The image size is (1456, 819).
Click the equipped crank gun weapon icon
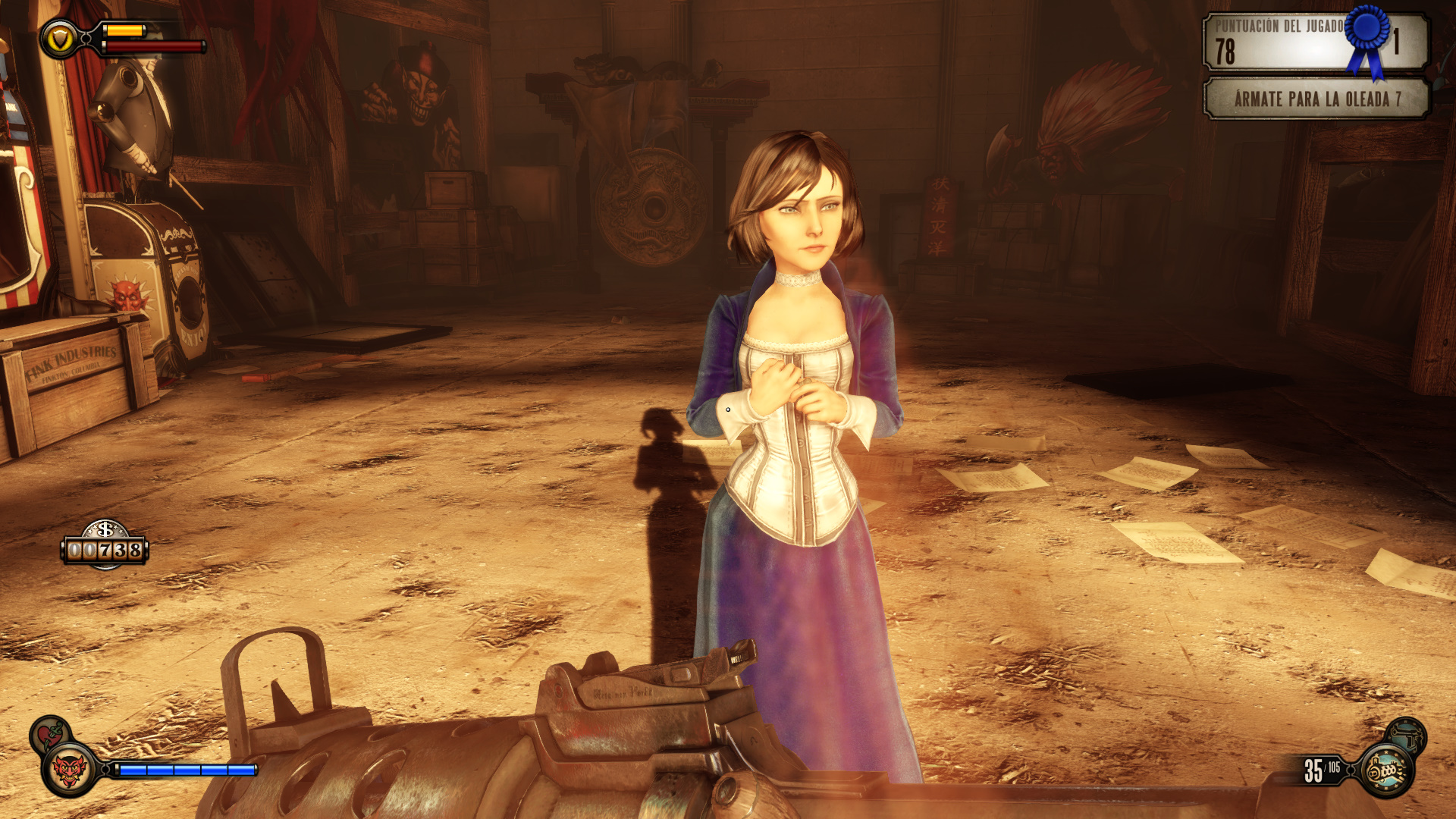pos(1387,770)
